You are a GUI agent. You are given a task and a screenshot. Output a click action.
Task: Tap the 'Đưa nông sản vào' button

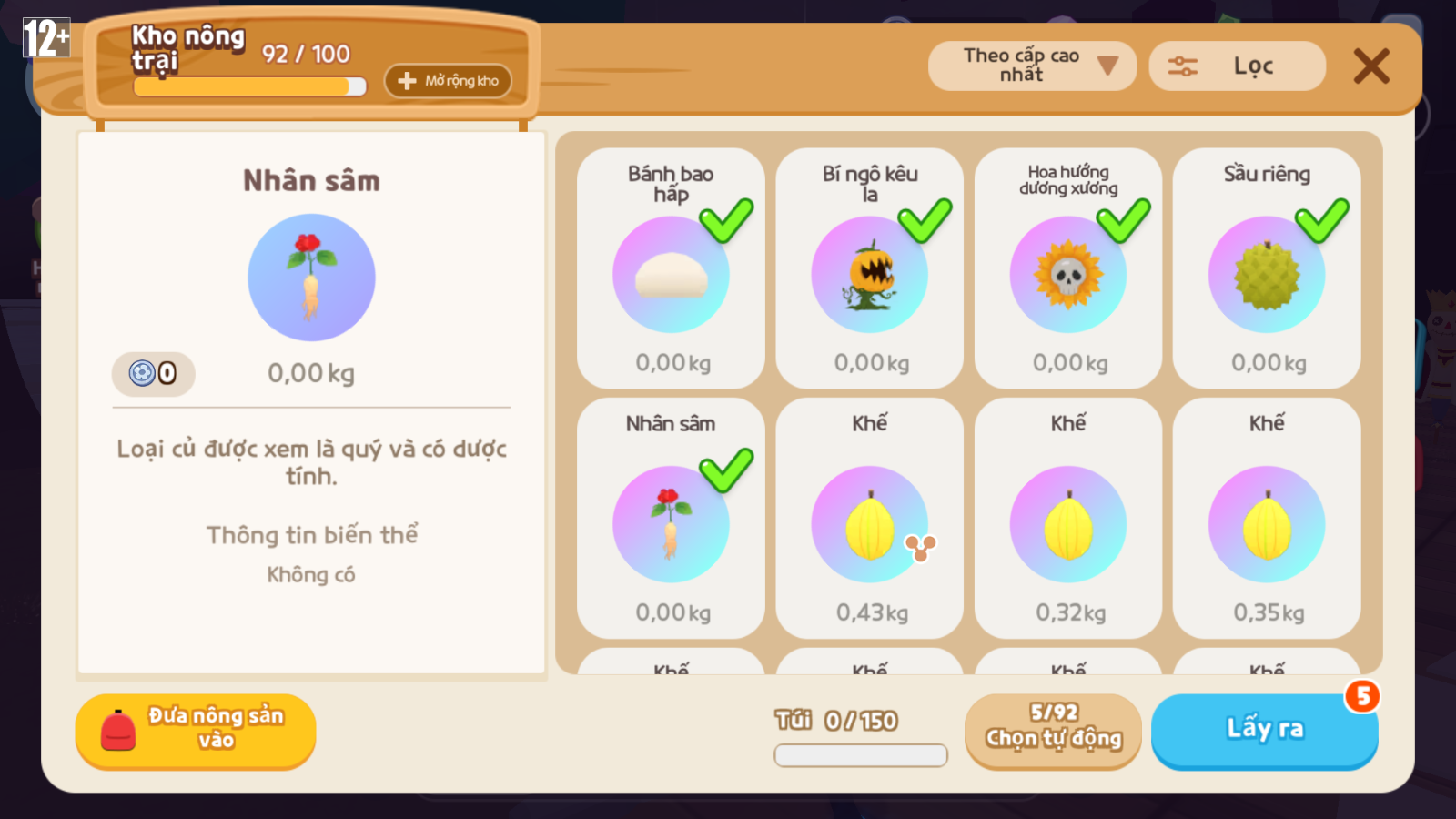[196, 731]
